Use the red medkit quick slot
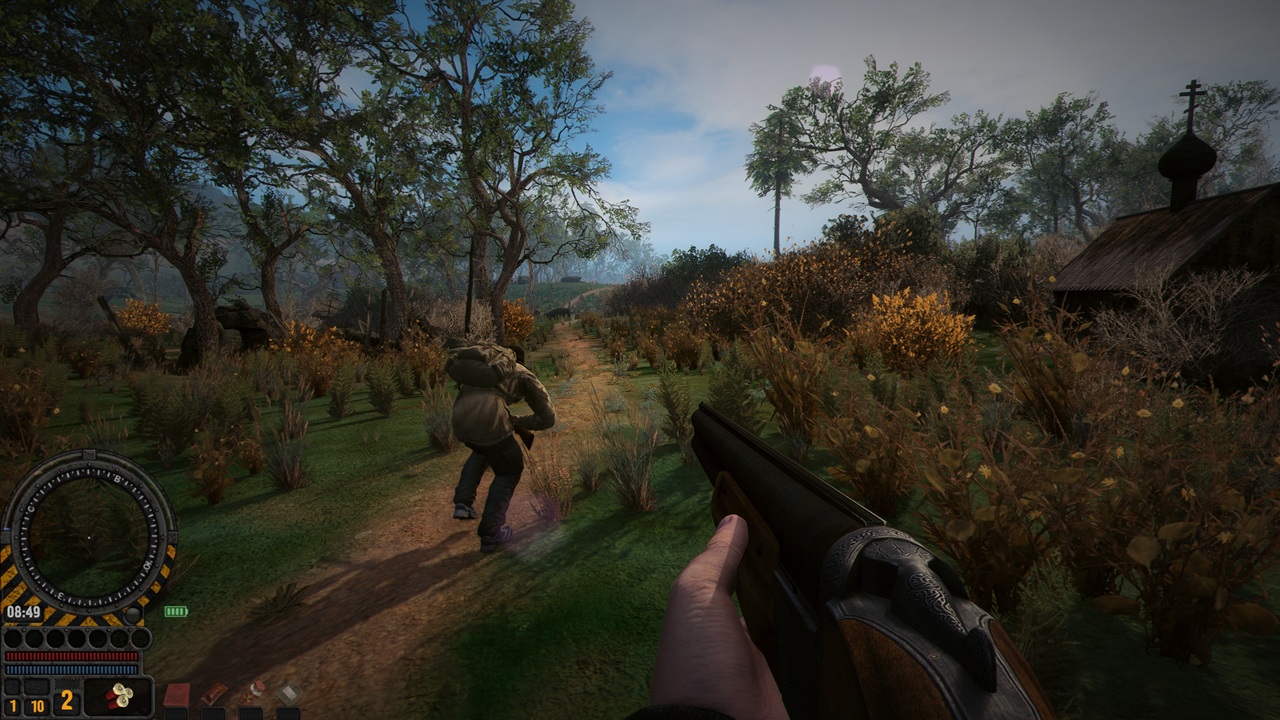The height and width of the screenshot is (720, 1280). coord(177,695)
